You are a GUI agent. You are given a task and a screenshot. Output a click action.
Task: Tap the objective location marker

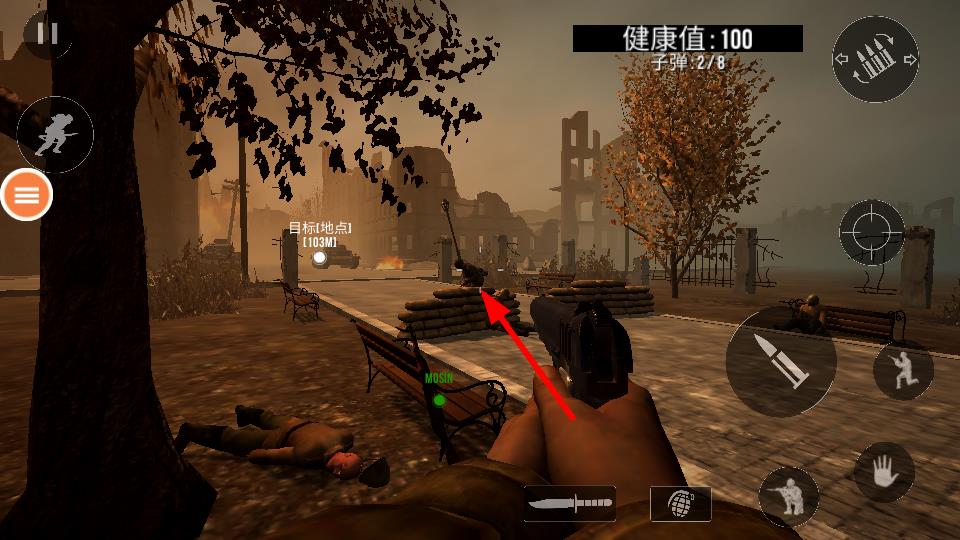pyautogui.click(x=319, y=258)
